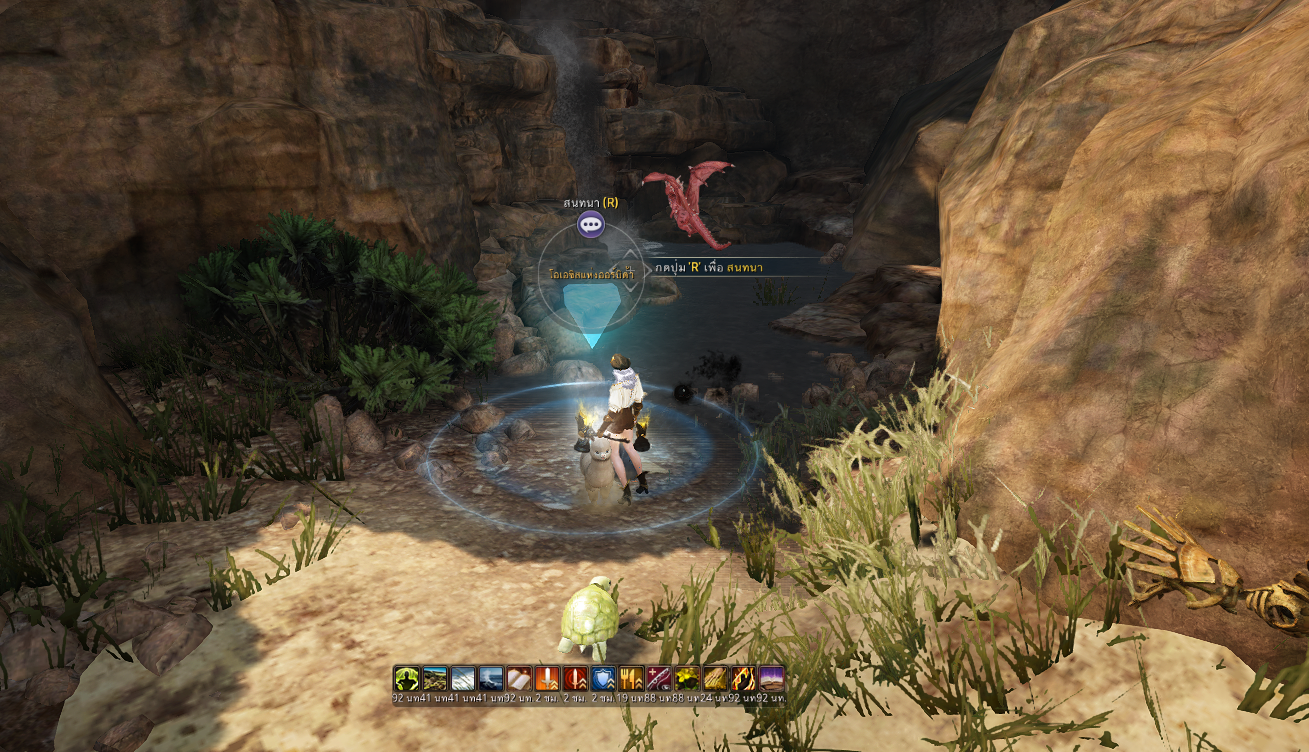Click the purple glowing book buff icon

click(x=771, y=678)
